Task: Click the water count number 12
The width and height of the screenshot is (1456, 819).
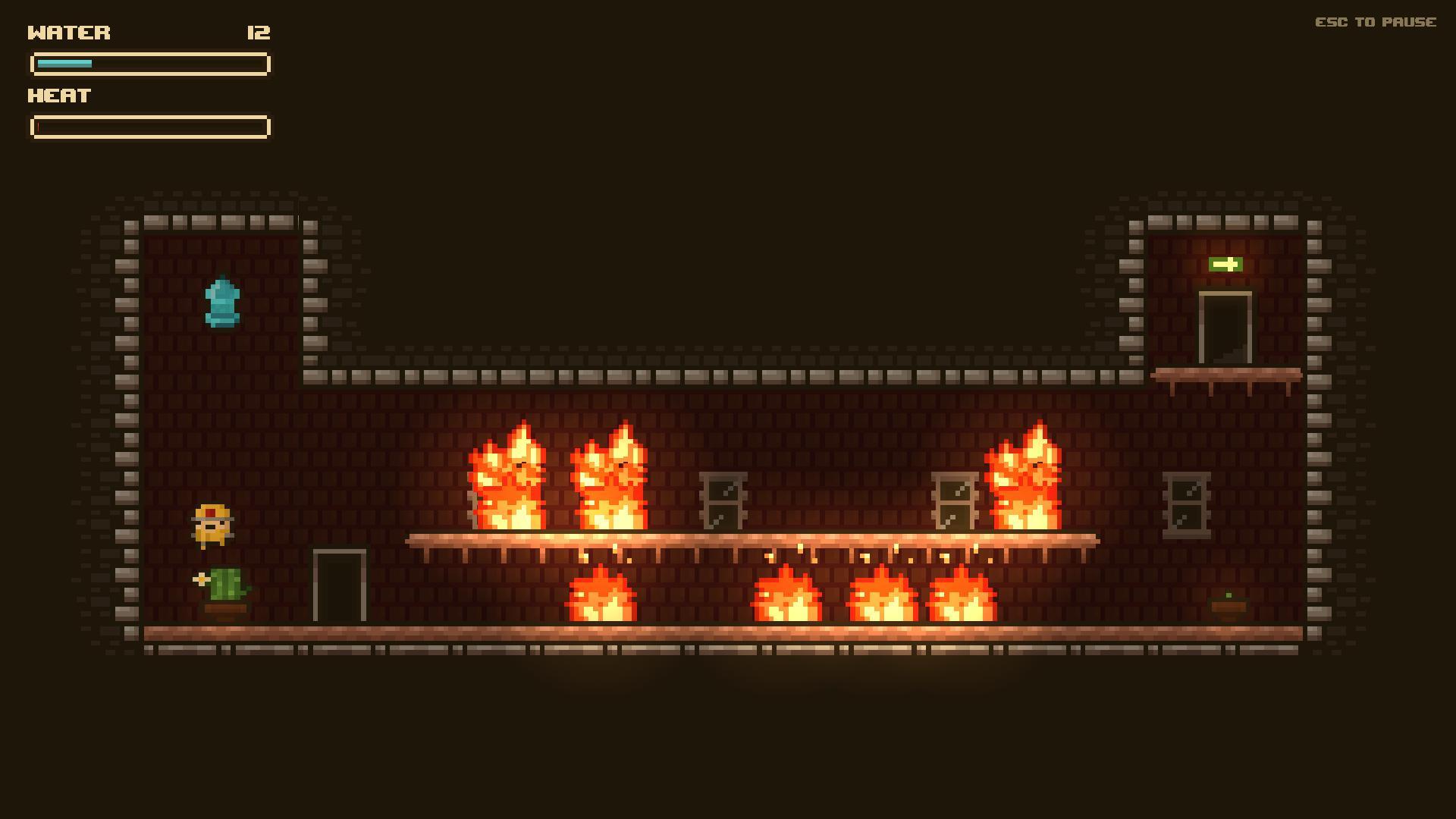Action: pos(257,33)
